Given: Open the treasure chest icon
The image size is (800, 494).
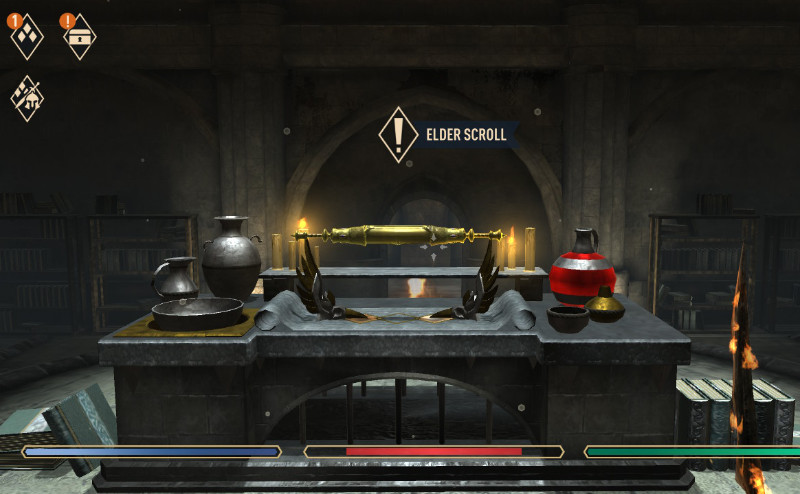Looking at the screenshot, I should [79, 36].
